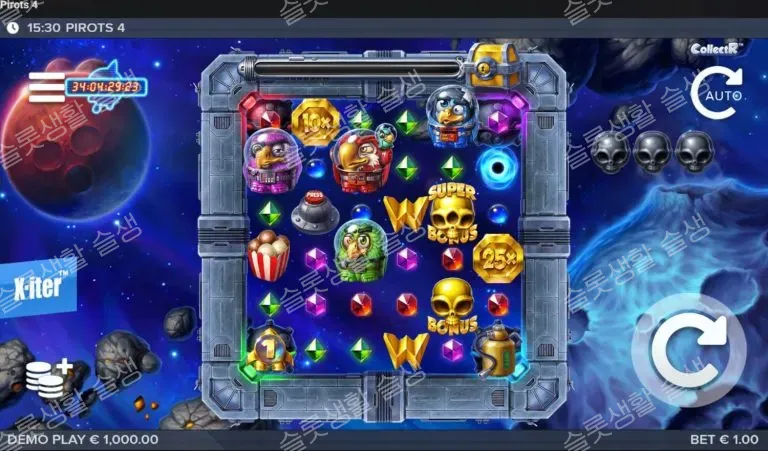Image resolution: width=768 pixels, height=451 pixels.
Task: Open the hamburger game menu
Action: point(46,88)
